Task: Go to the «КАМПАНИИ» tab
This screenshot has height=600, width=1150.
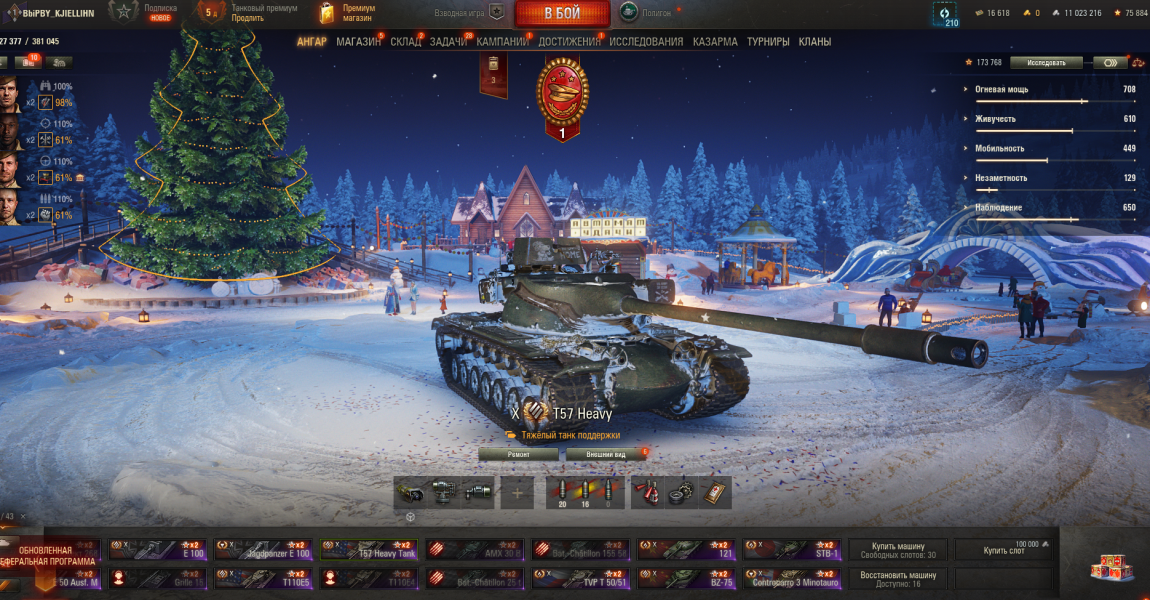Action: (x=502, y=42)
